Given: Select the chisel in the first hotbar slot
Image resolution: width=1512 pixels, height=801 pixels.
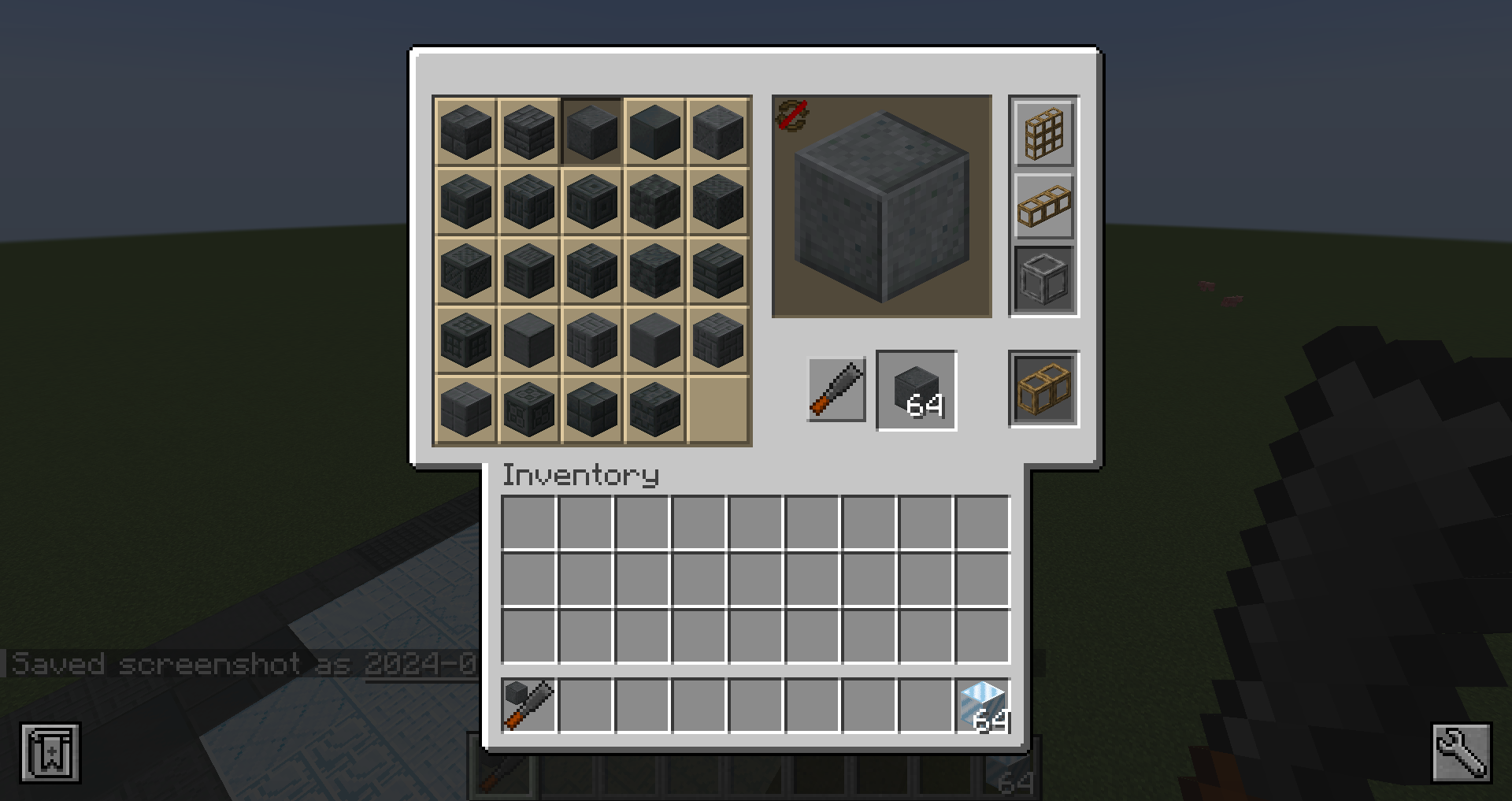Looking at the screenshot, I should tap(528, 705).
